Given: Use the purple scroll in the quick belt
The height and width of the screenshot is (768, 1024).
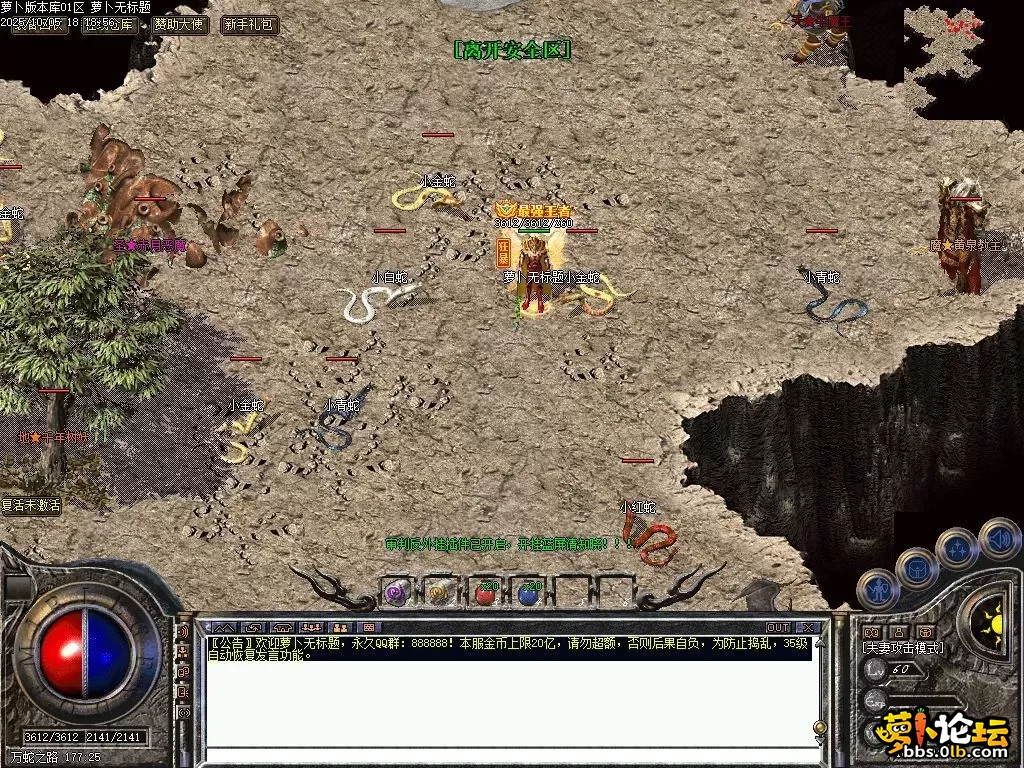Looking at the screenshot, I should 396,593.
